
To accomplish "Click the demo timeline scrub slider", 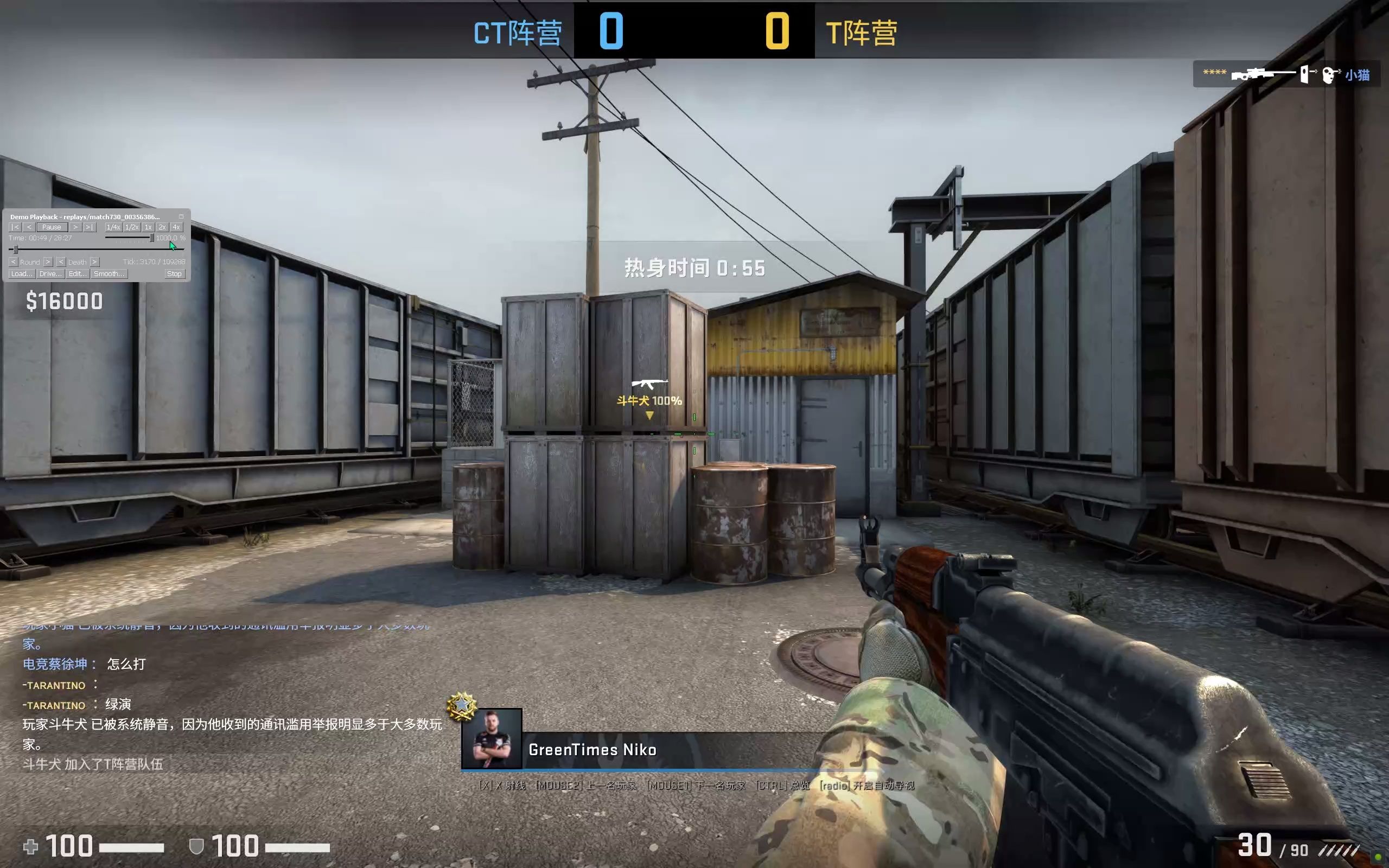I will point(16,250).
